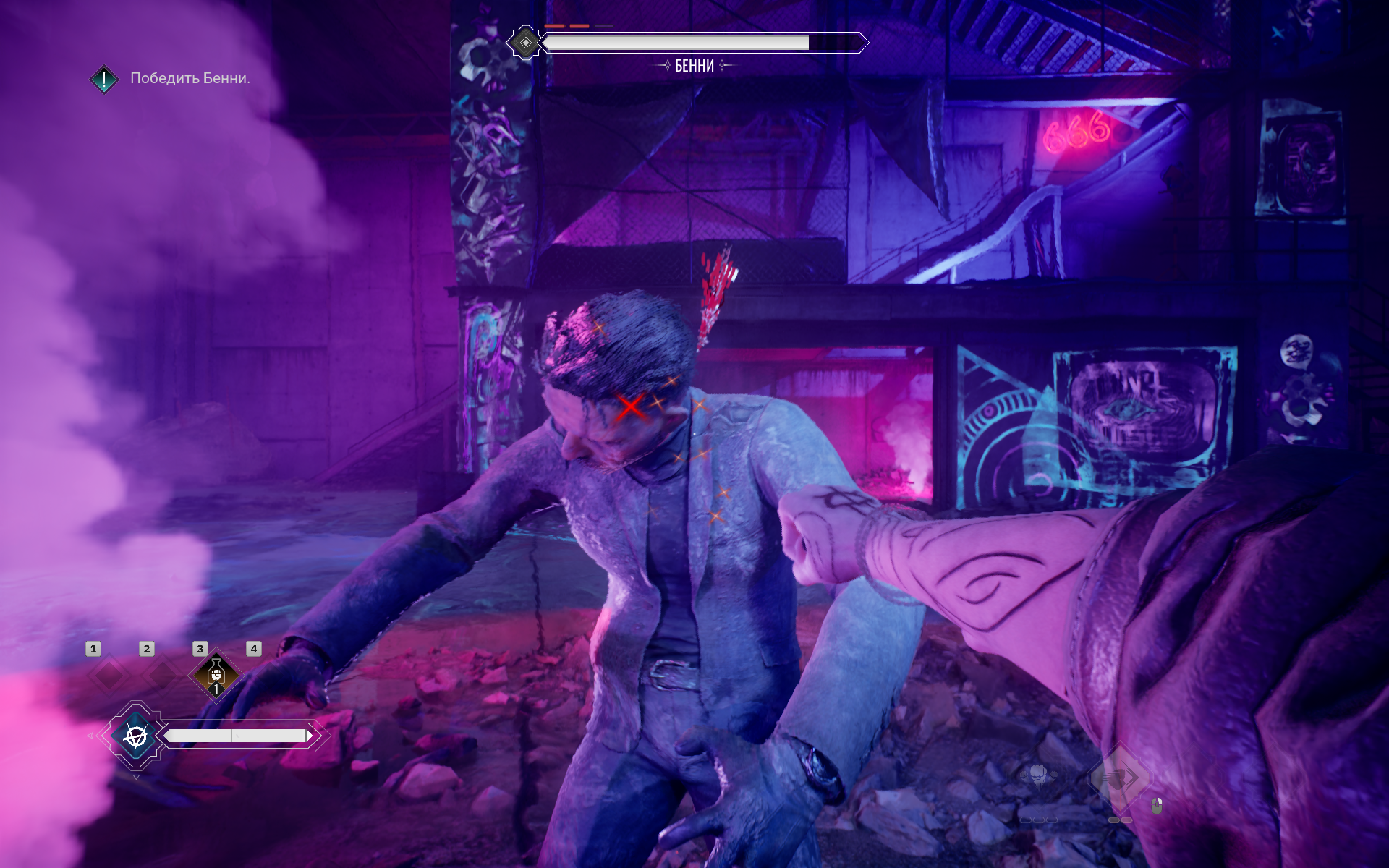The width and height of the screenshot is (1389, 868).
Task: Click the diamond emblem beside Benny's health bar
Action: (526, 43)
